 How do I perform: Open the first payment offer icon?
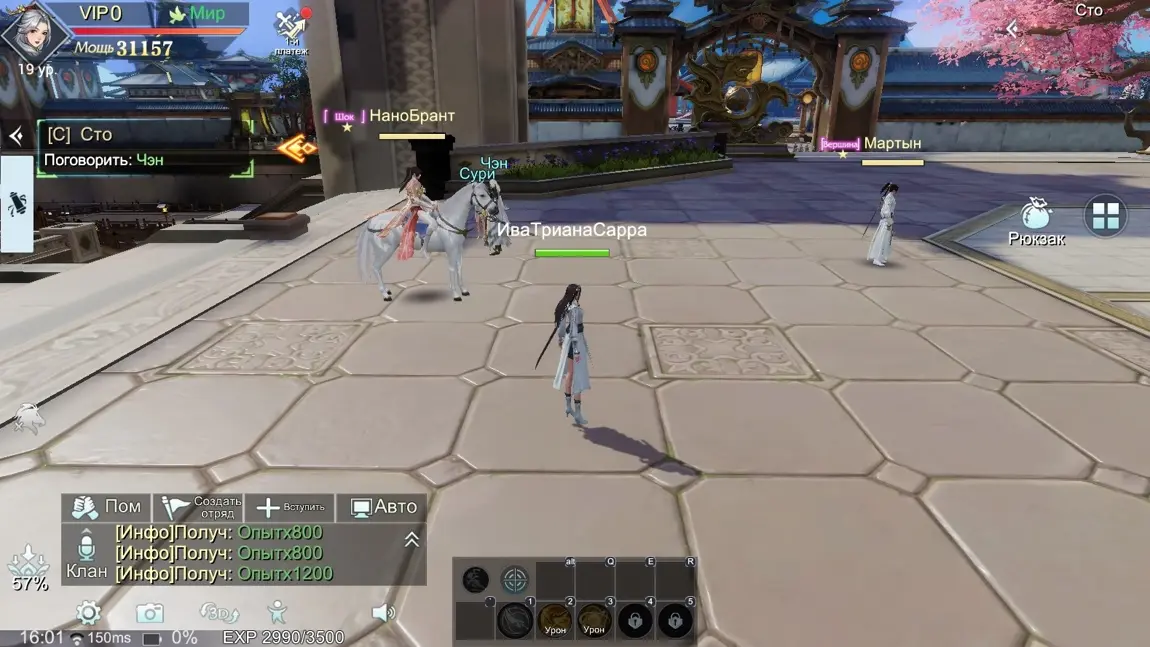point(291,28)
